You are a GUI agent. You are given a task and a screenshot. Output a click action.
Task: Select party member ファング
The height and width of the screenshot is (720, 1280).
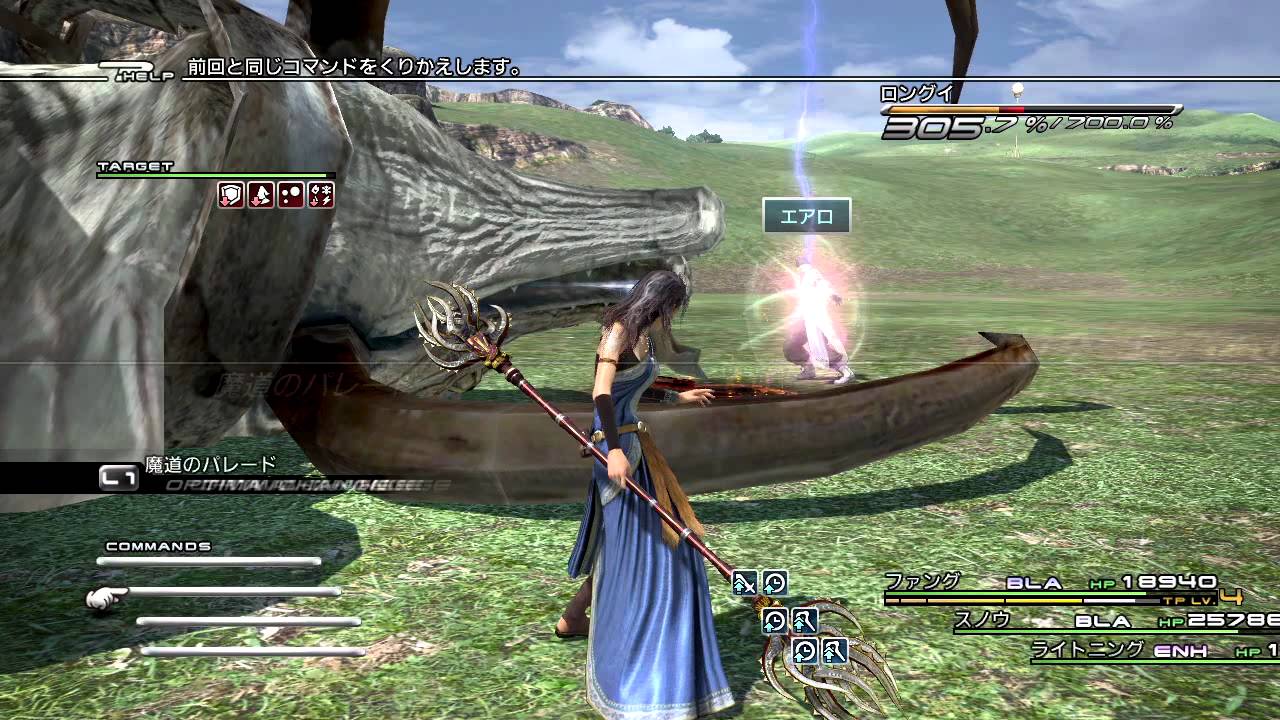922,581
